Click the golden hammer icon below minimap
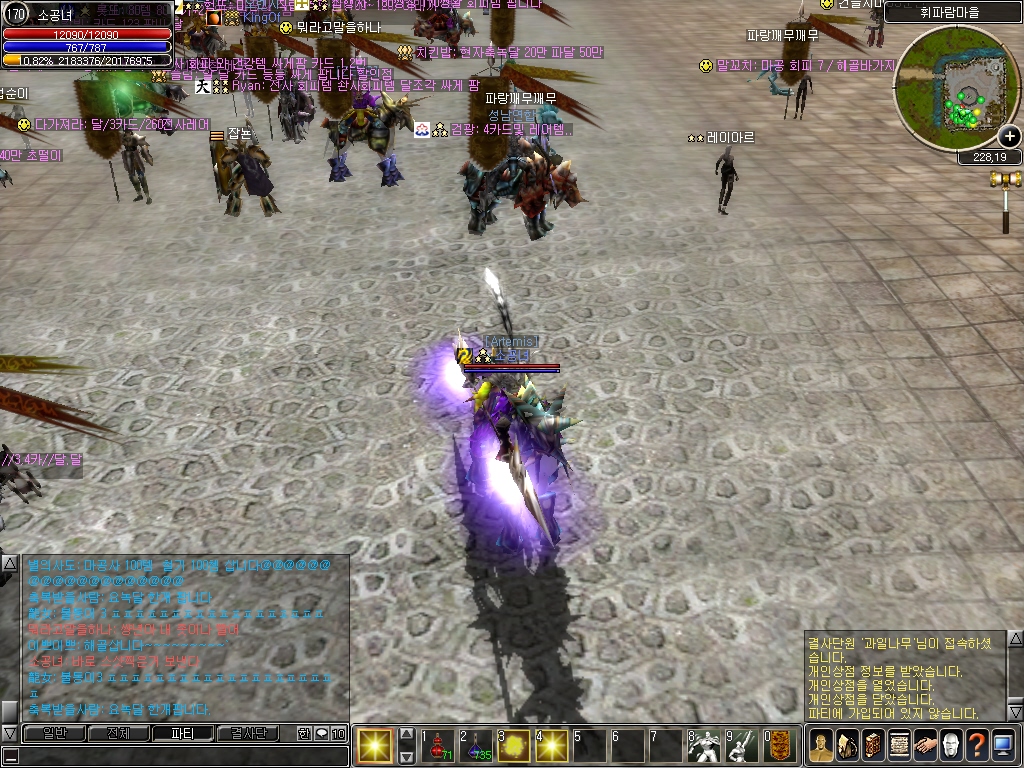Viewport: 1024px width, 768px height. pyautogui.click(x=1004, y=180)
